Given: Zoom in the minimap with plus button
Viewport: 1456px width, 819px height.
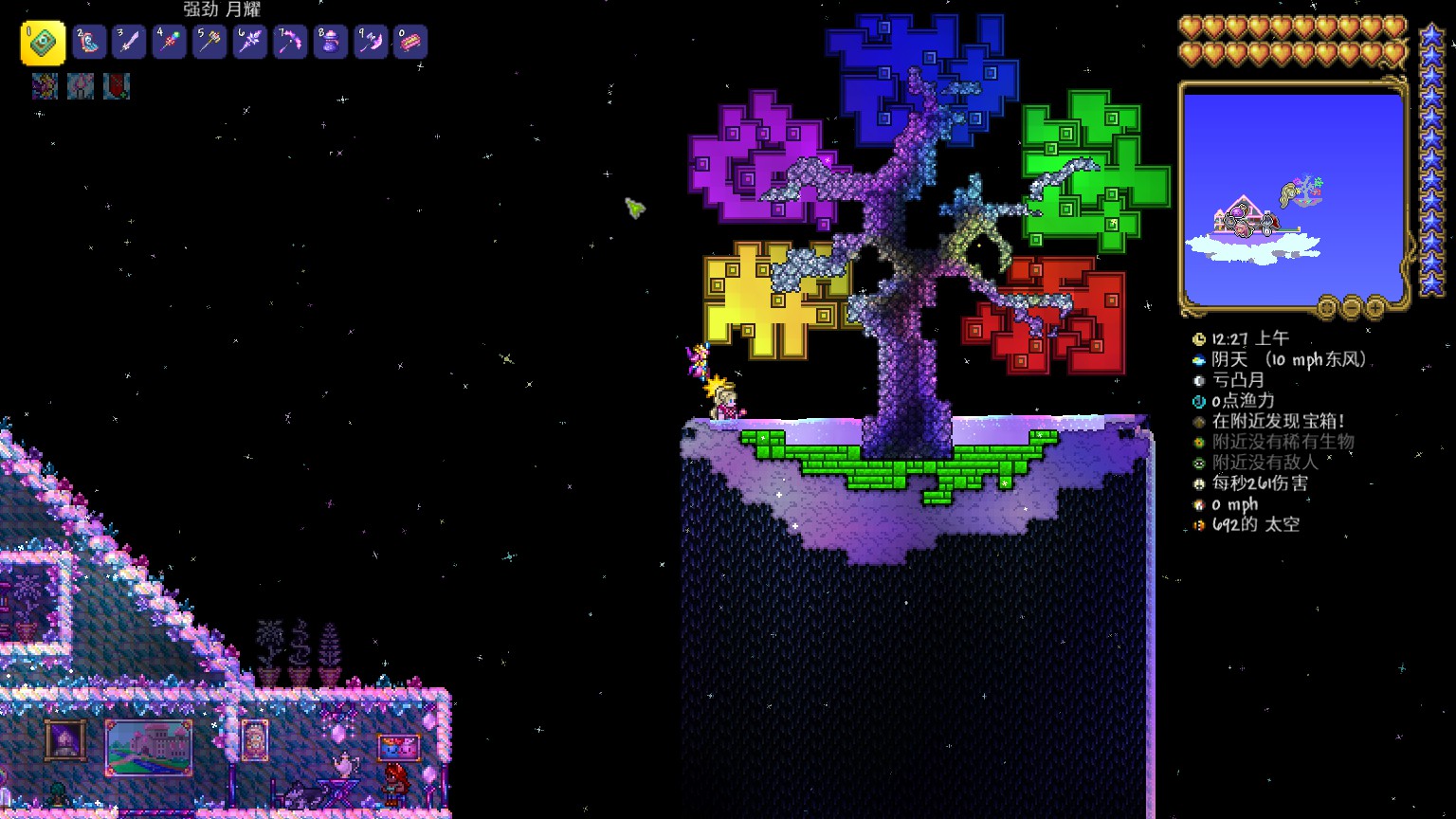Looking at the screenshot, I should 1375,307.
